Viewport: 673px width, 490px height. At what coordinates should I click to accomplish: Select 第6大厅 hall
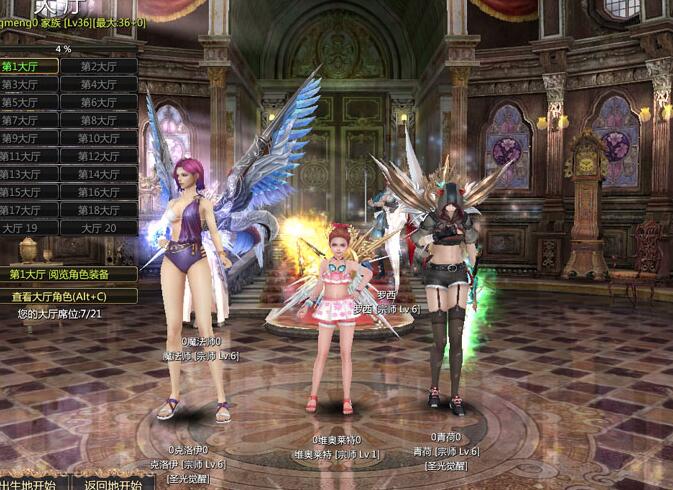click(98, 102)
